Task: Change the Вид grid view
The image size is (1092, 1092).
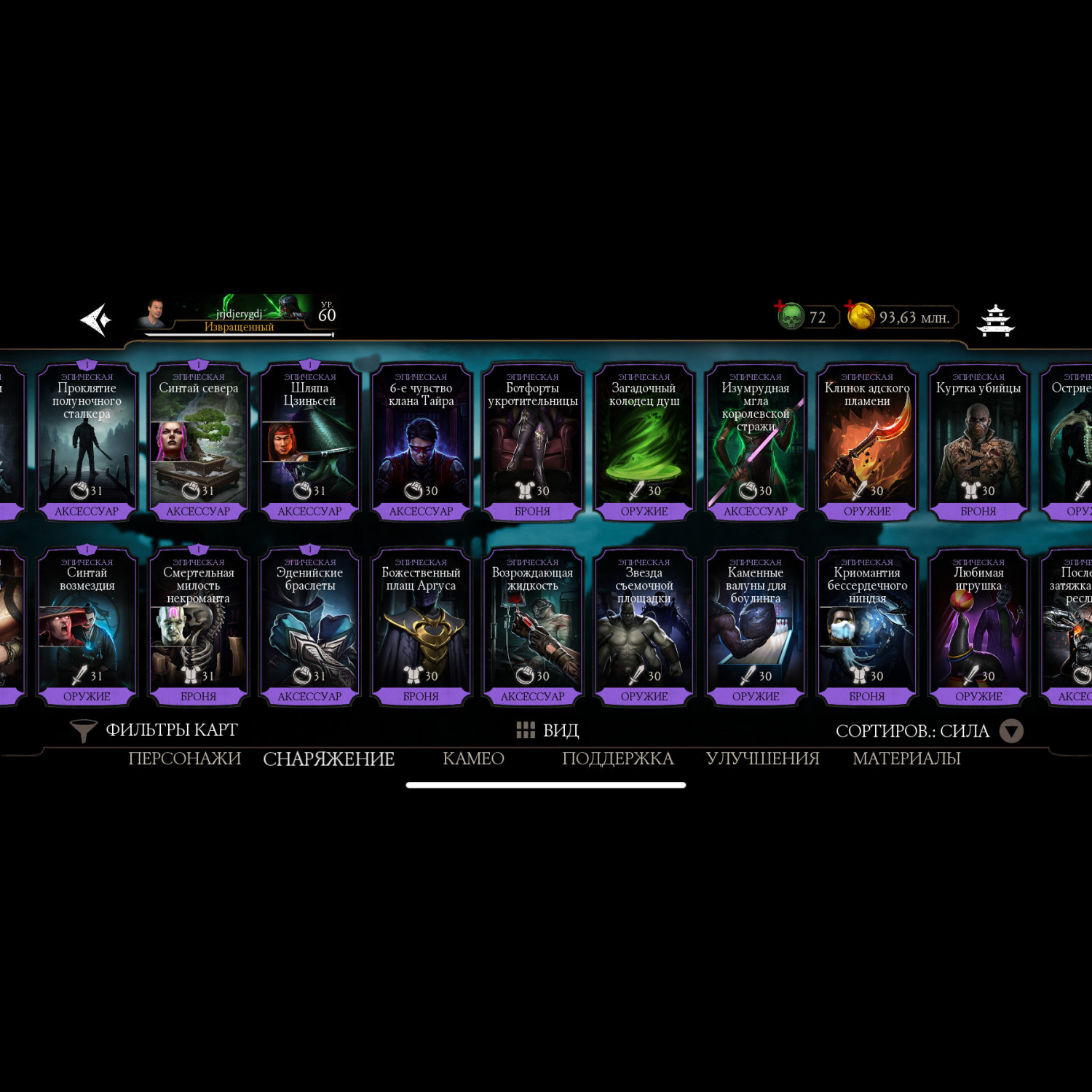Action: click(547, 730)
